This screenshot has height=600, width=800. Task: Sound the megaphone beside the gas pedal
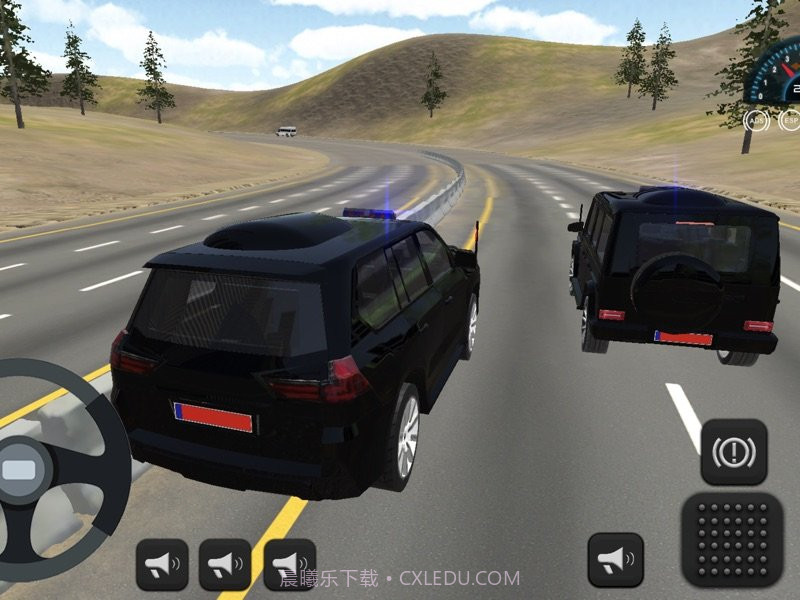point(615,560)
